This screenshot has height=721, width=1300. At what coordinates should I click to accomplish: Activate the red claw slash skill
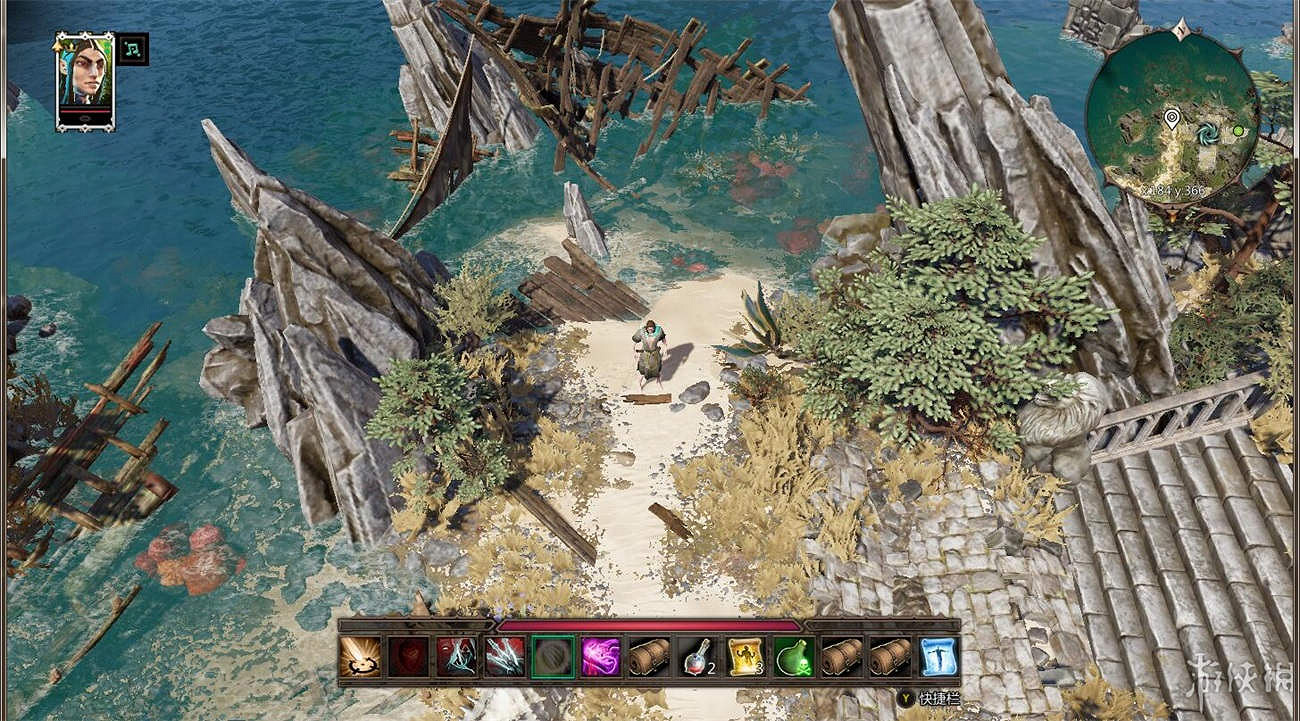click(504, 657)
